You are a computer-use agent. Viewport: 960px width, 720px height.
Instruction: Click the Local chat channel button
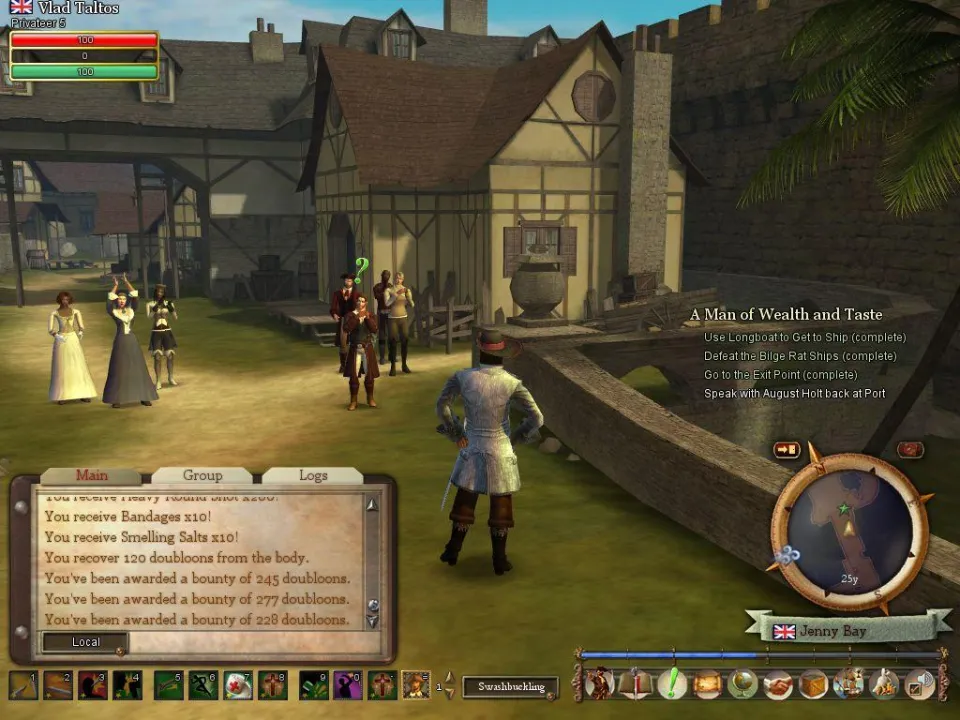(x=85, y=642)
